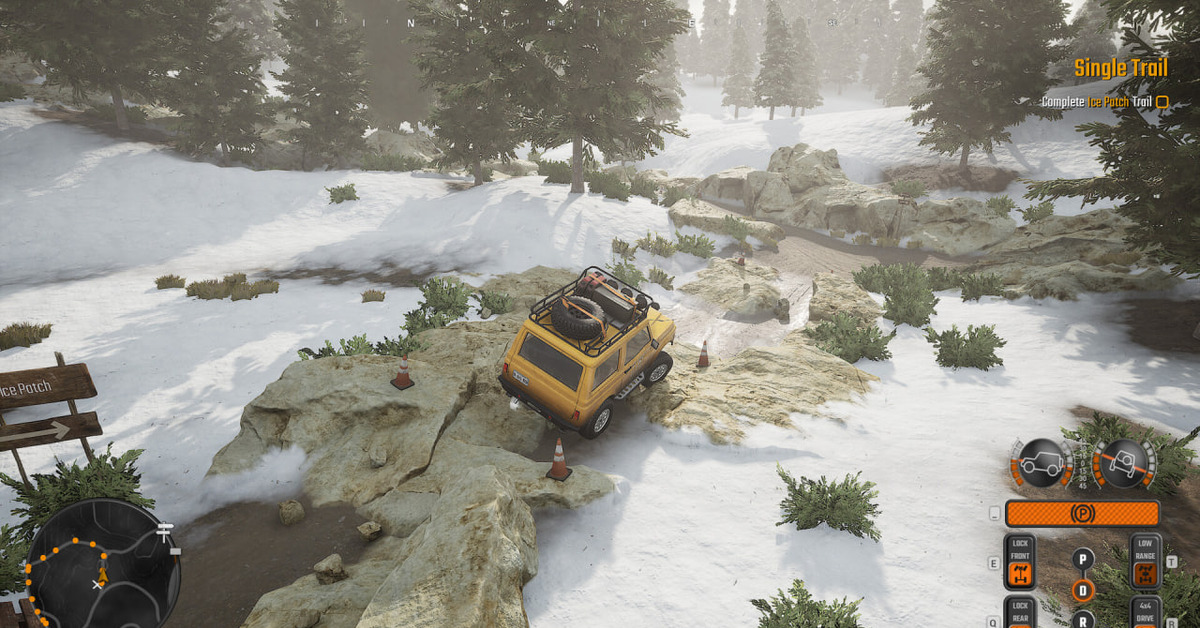Shift into Reverse on gear selector
Screen dimensions: 1200x628
pyautogui.click(x=1082, y=620)
